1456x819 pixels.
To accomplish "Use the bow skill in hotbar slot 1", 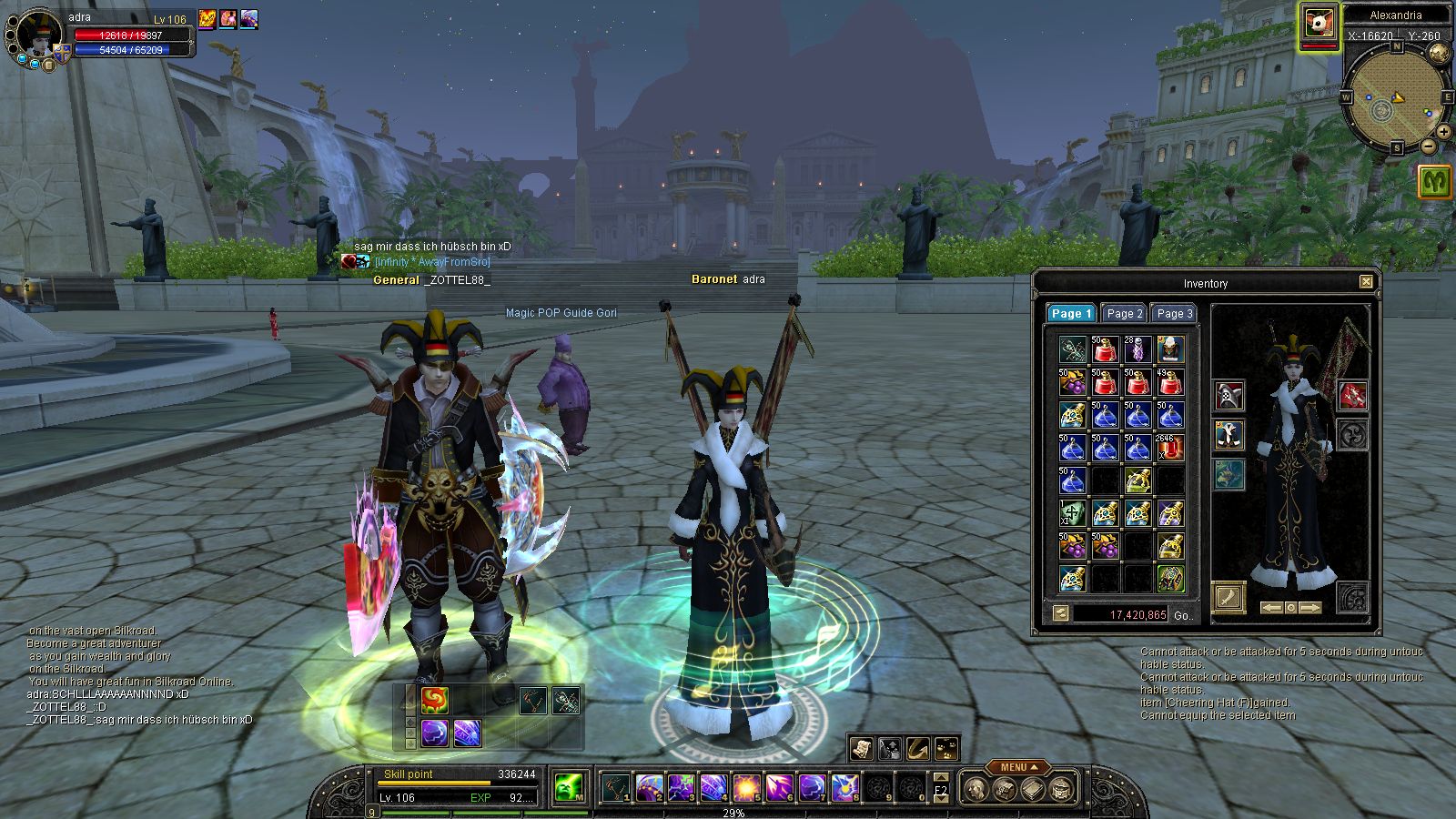I will pos(616,787).
